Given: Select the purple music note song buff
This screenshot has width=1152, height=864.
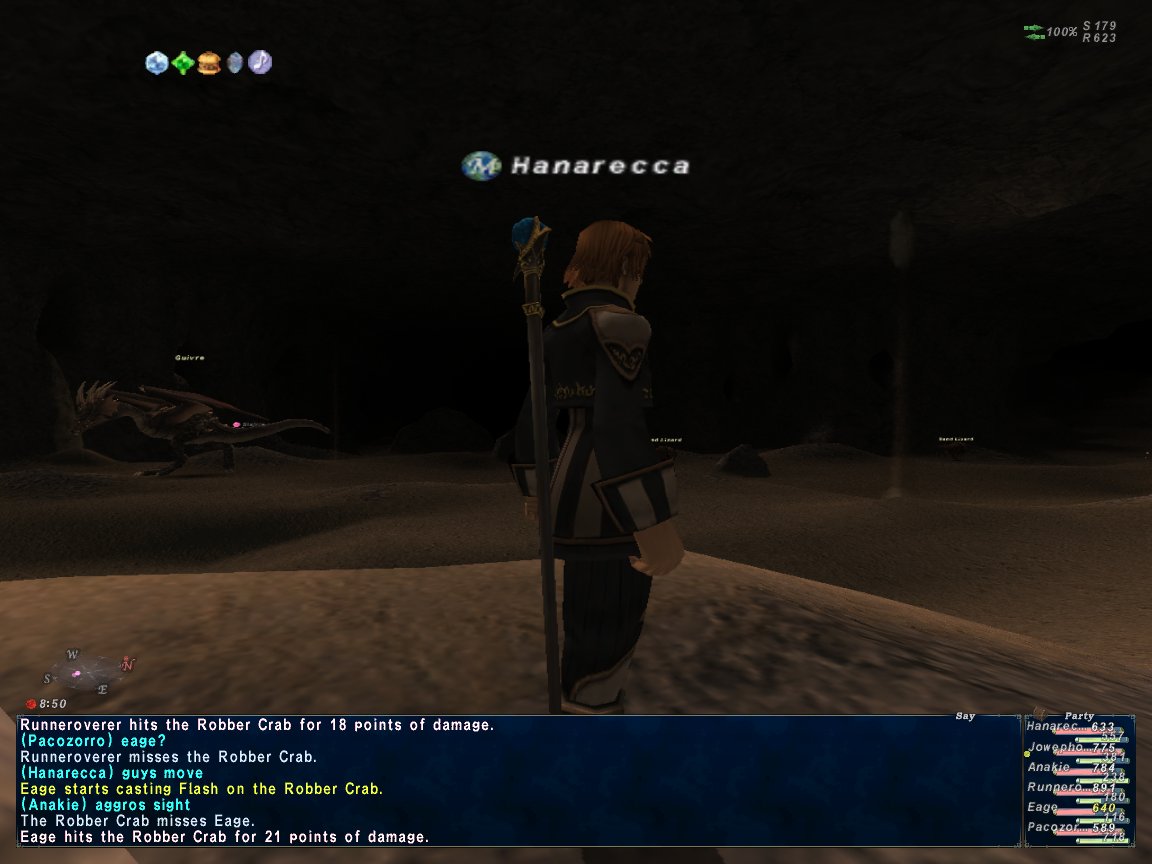Looking at the screenshot, I should click(260, 62).
